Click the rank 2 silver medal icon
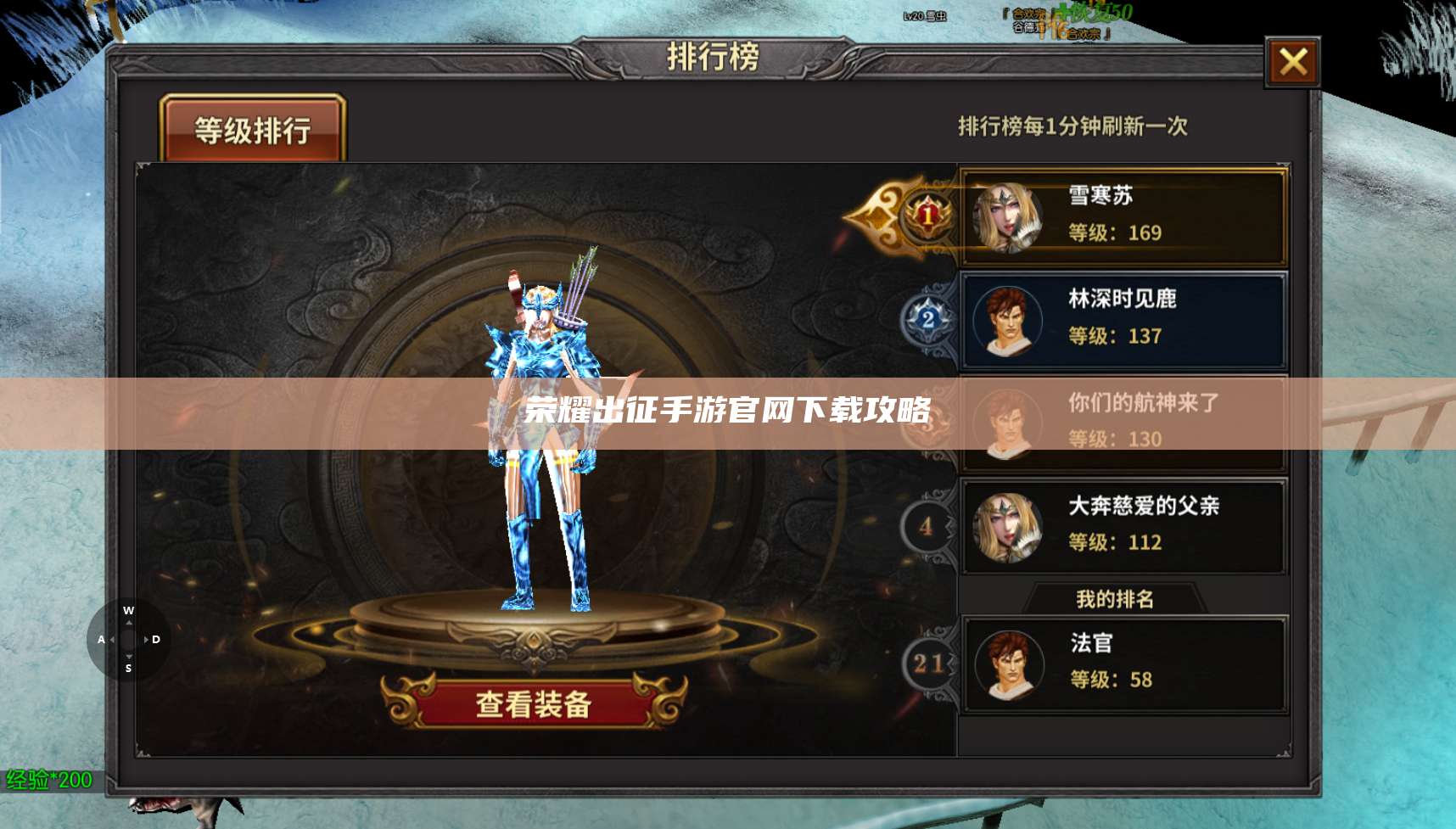 pyautogui.click(x=928, y=320)
